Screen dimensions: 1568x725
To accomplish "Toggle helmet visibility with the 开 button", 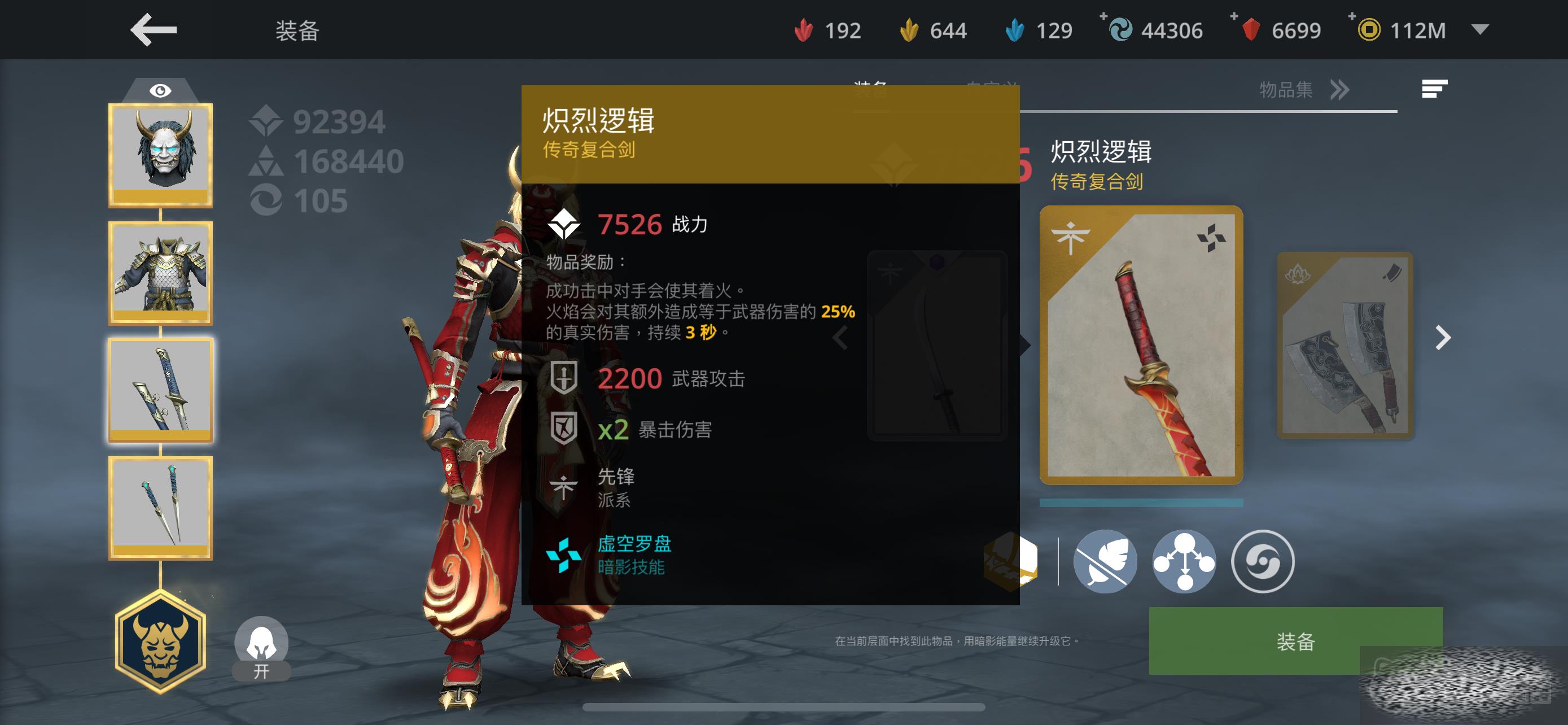I will point(261,648).
